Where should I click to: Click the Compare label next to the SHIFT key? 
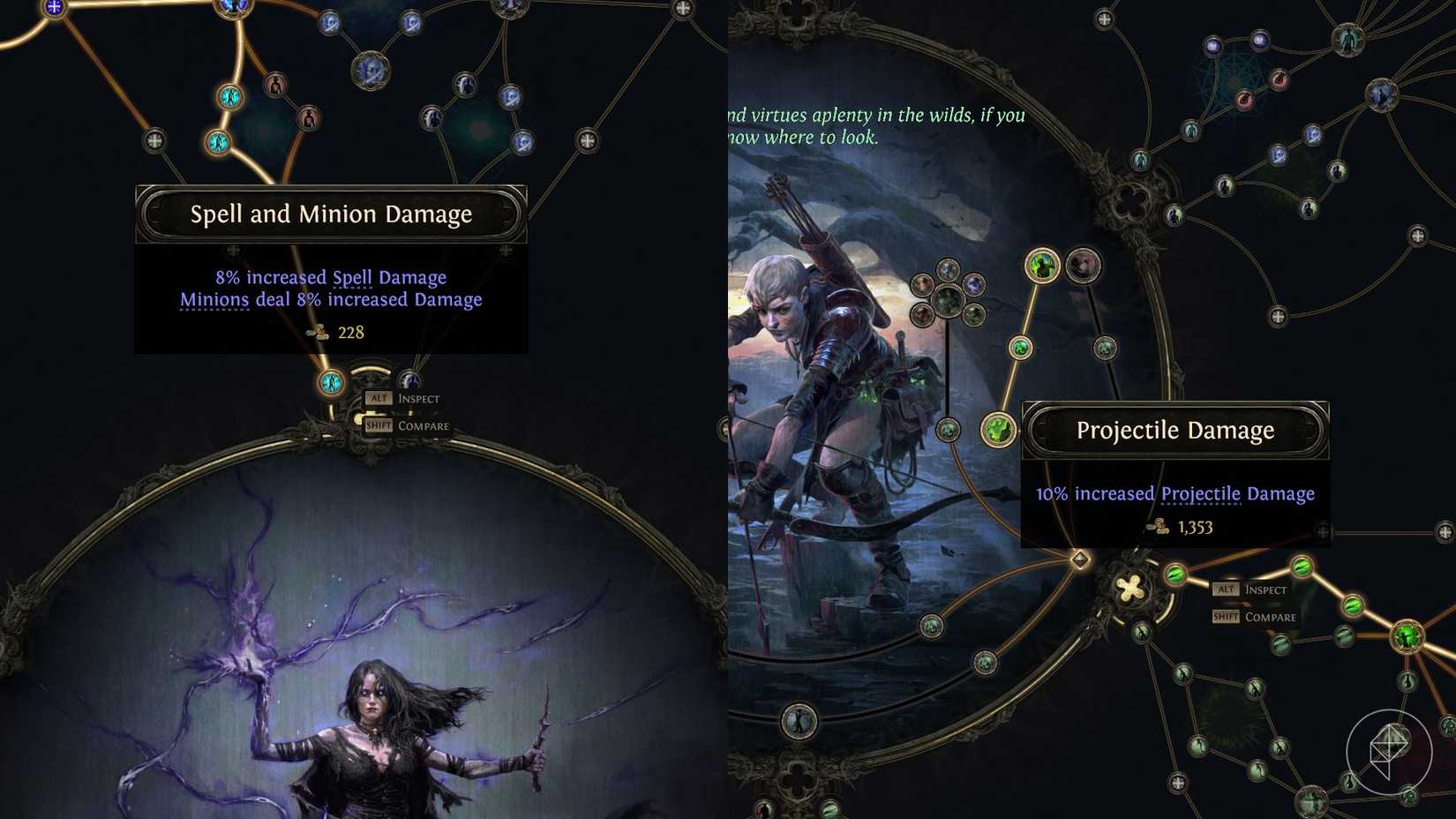click(x=1271, y=618)
